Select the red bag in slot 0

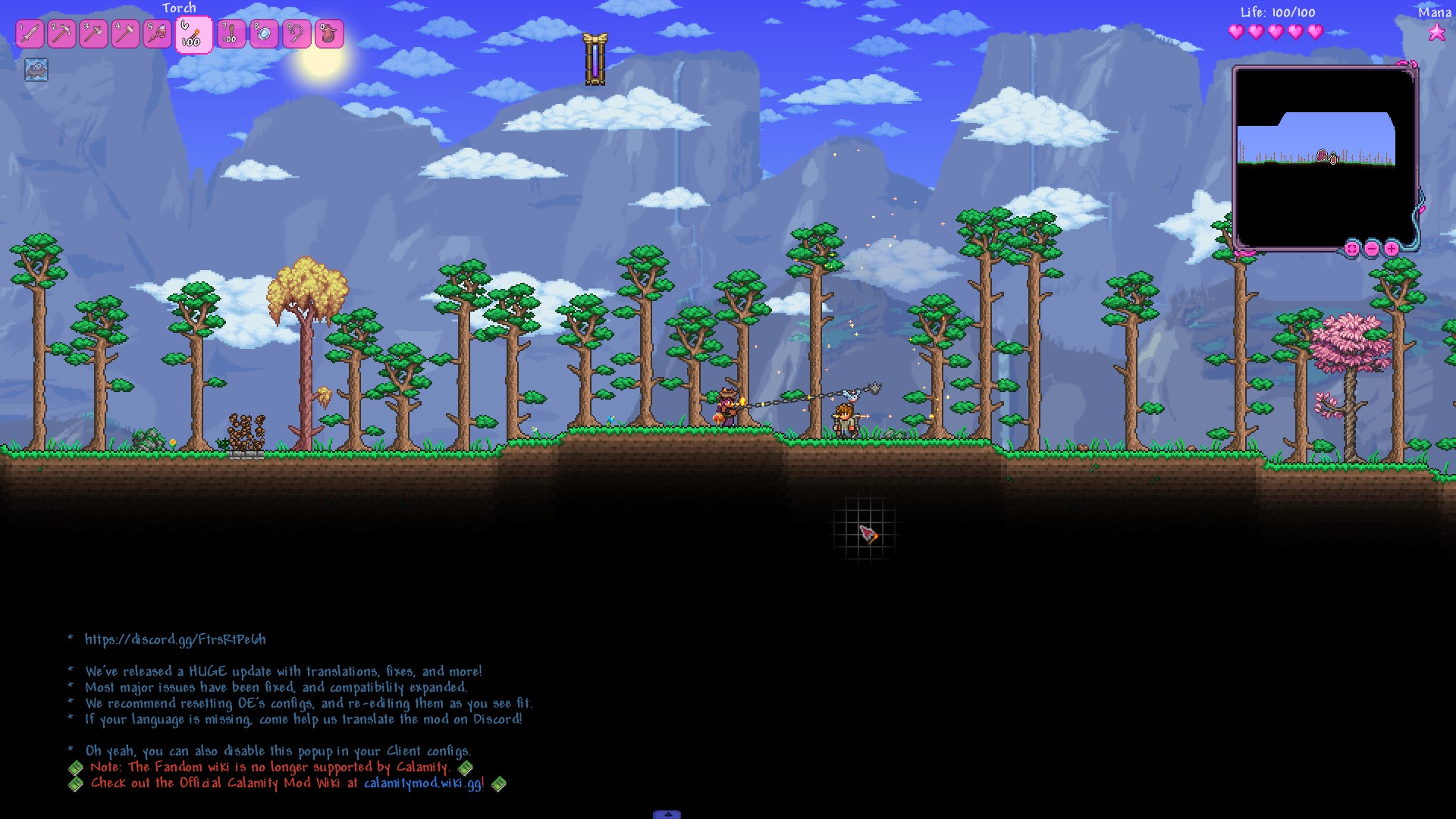click(x=329, y=34)
